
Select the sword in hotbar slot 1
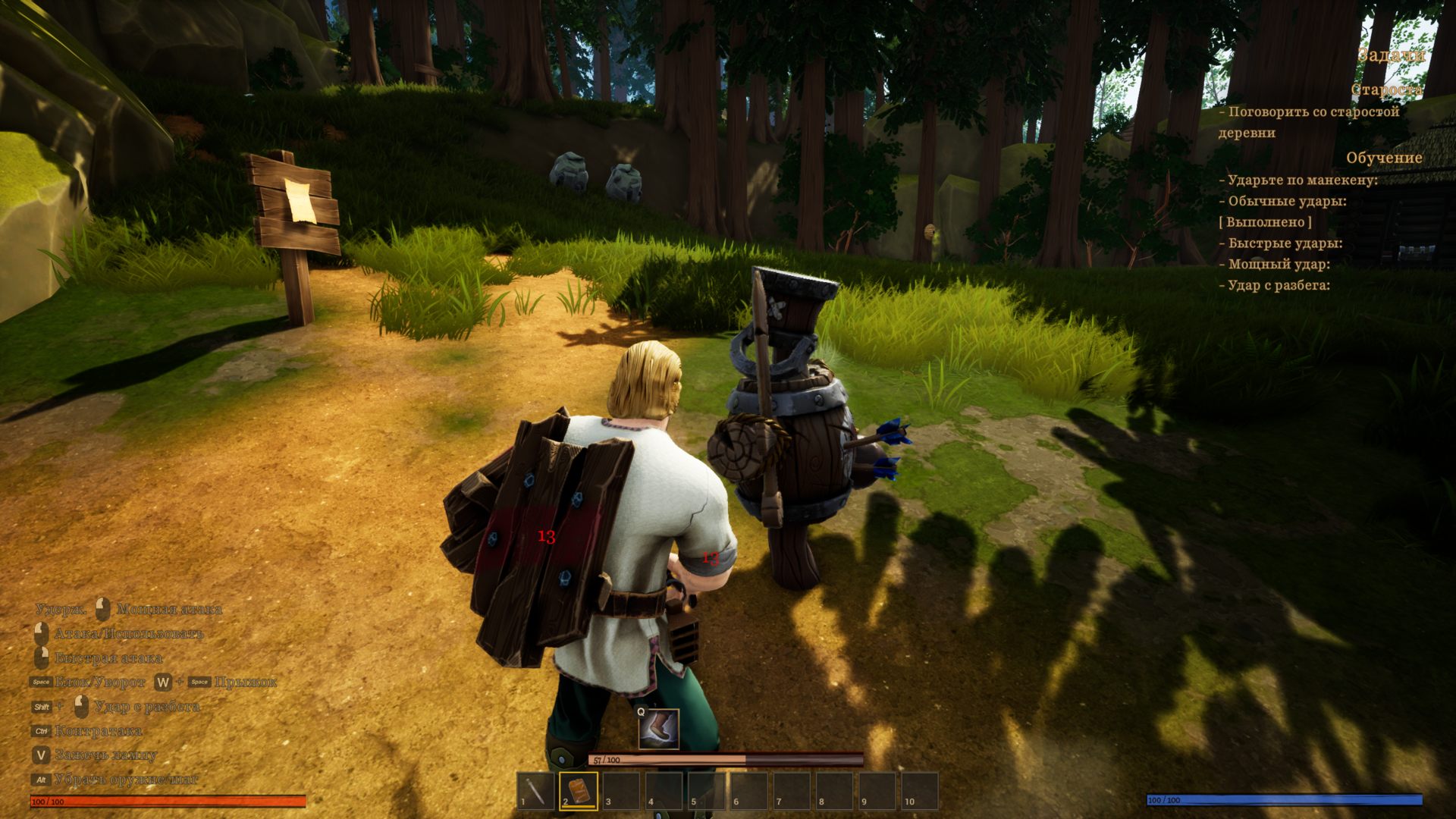[535, 792]
